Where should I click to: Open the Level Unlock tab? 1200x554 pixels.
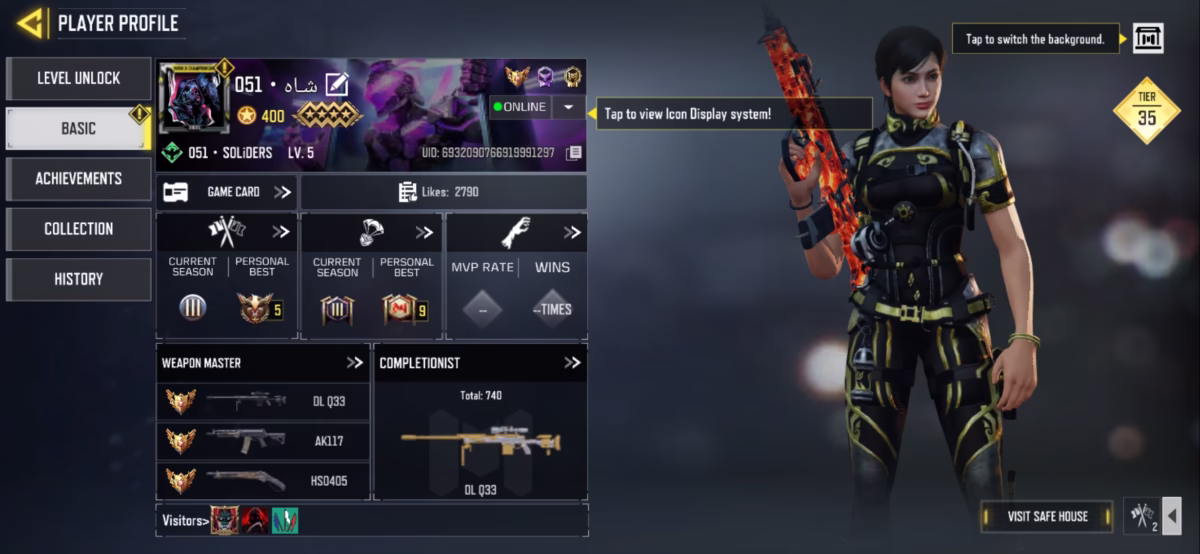tap(78, 79)
